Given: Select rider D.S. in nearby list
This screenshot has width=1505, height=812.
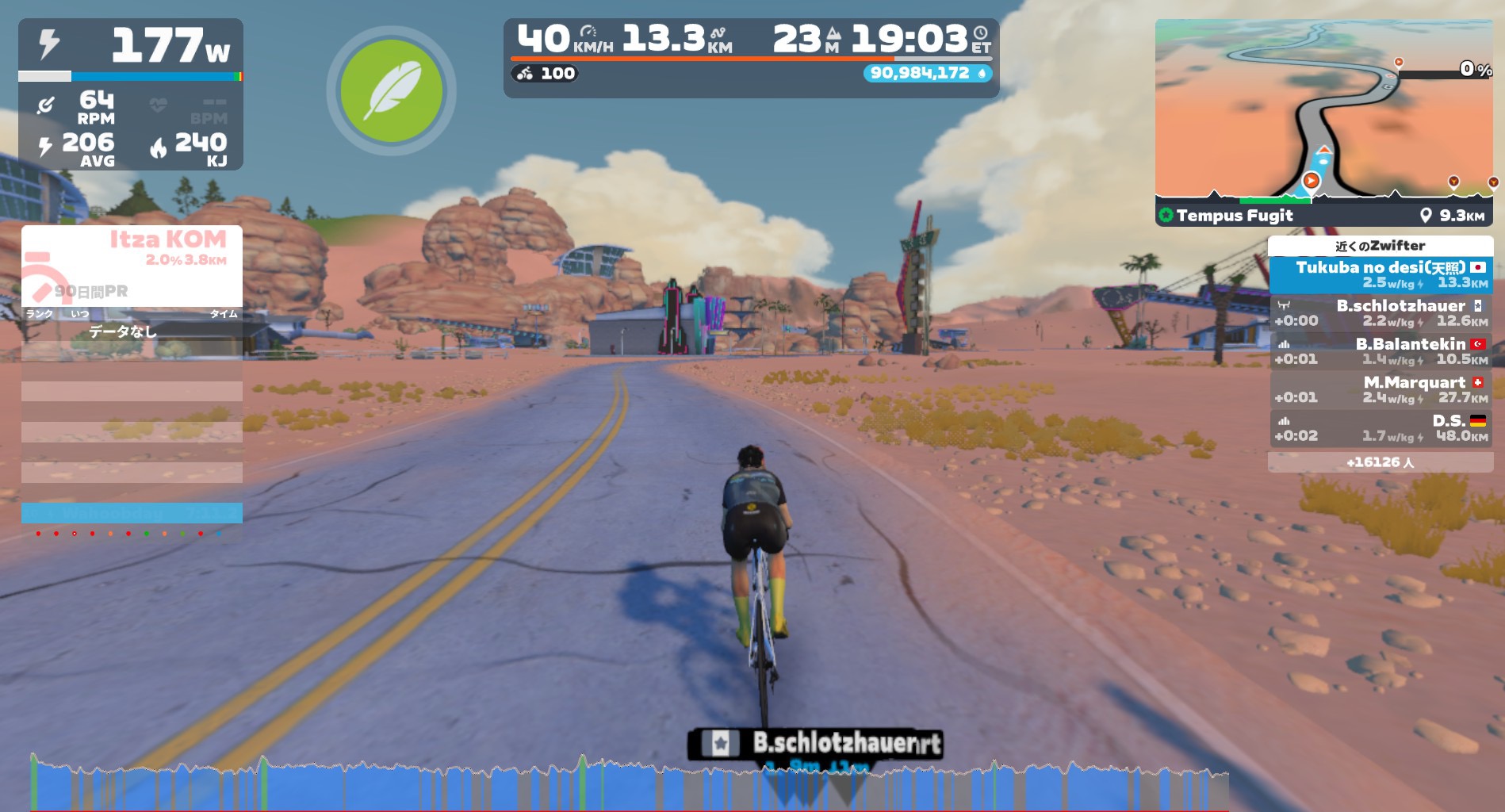Looking at the screenshot, I should point(1380,428).
